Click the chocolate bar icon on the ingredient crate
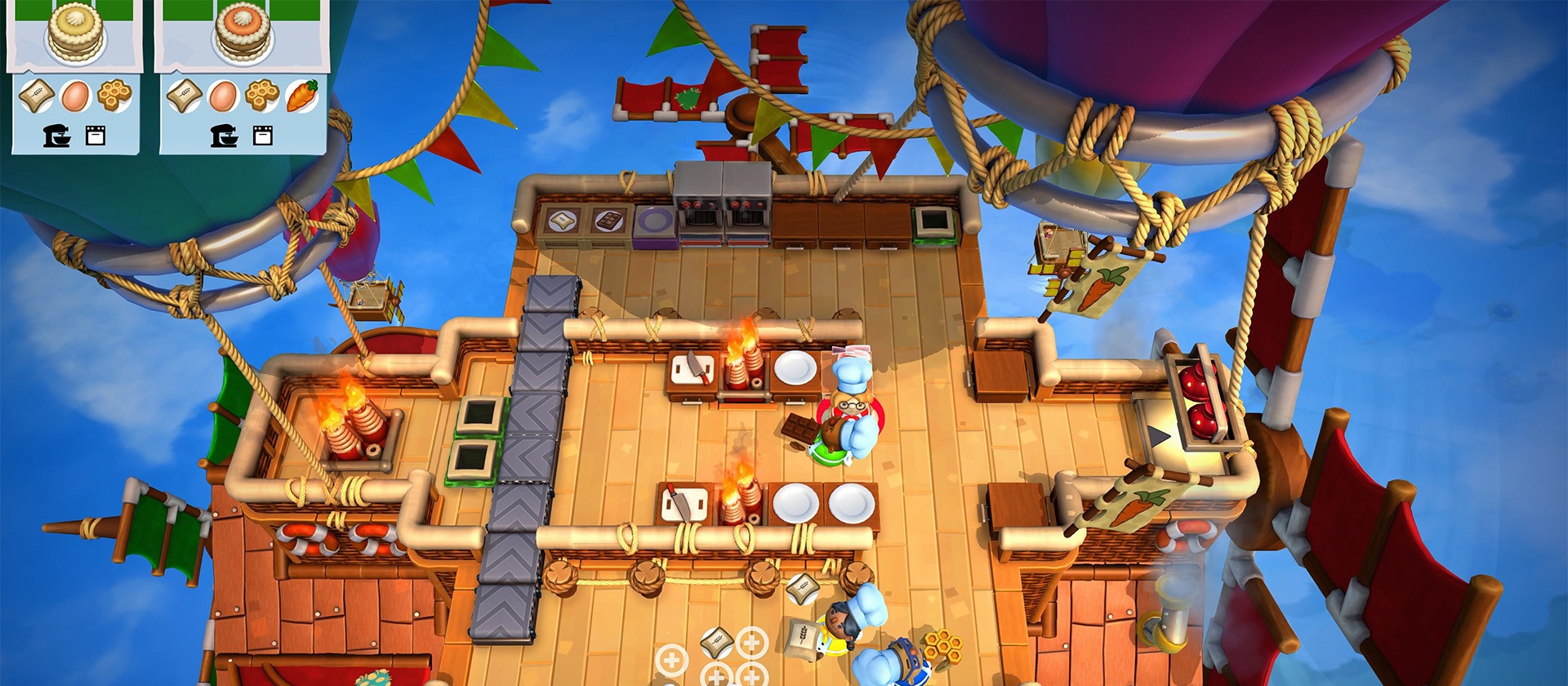This screenshot has height=686, width=1568. [608, 220]
